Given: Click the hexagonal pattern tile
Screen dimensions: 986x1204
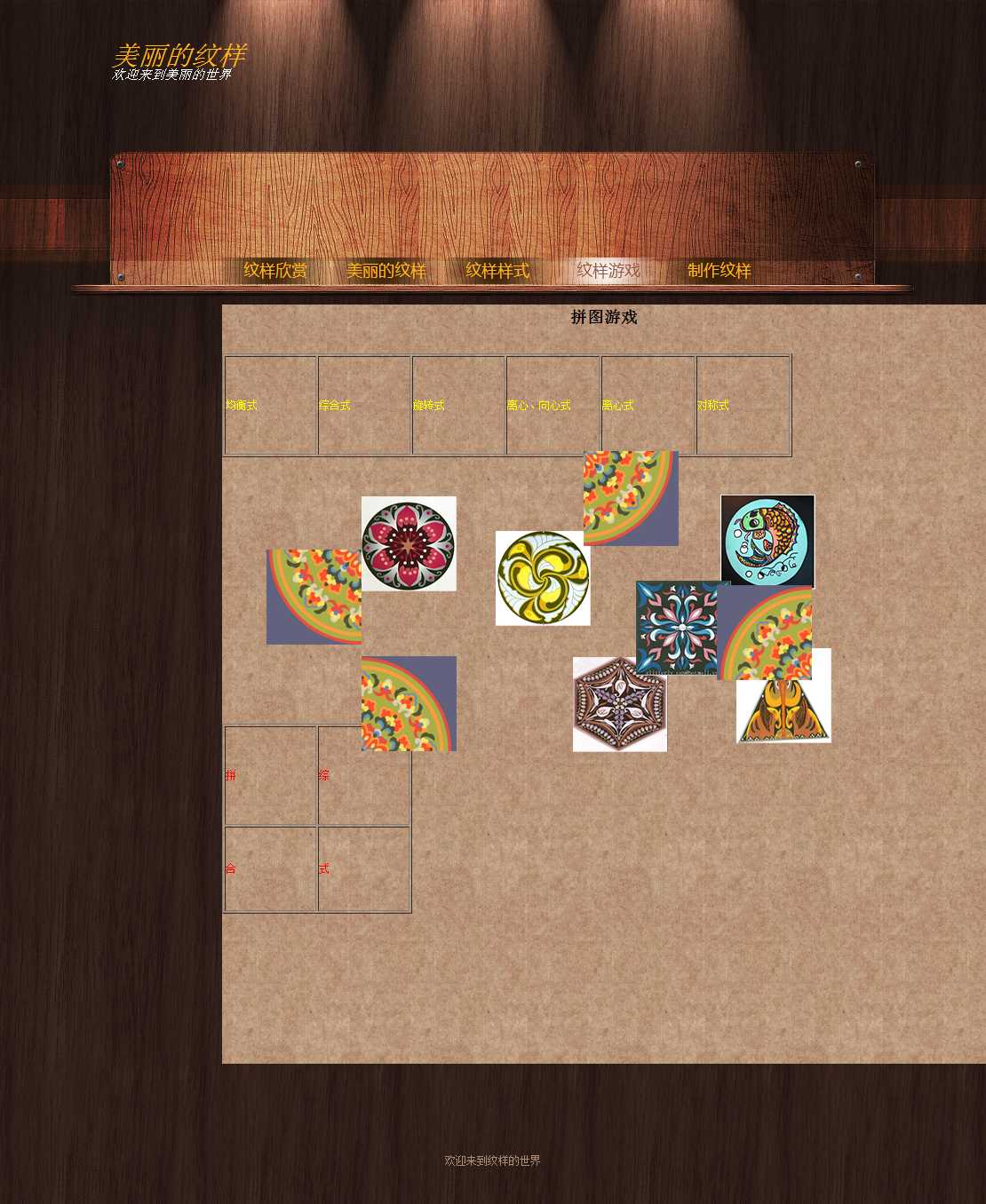Looking at the screenshot, I should (619, 704).
